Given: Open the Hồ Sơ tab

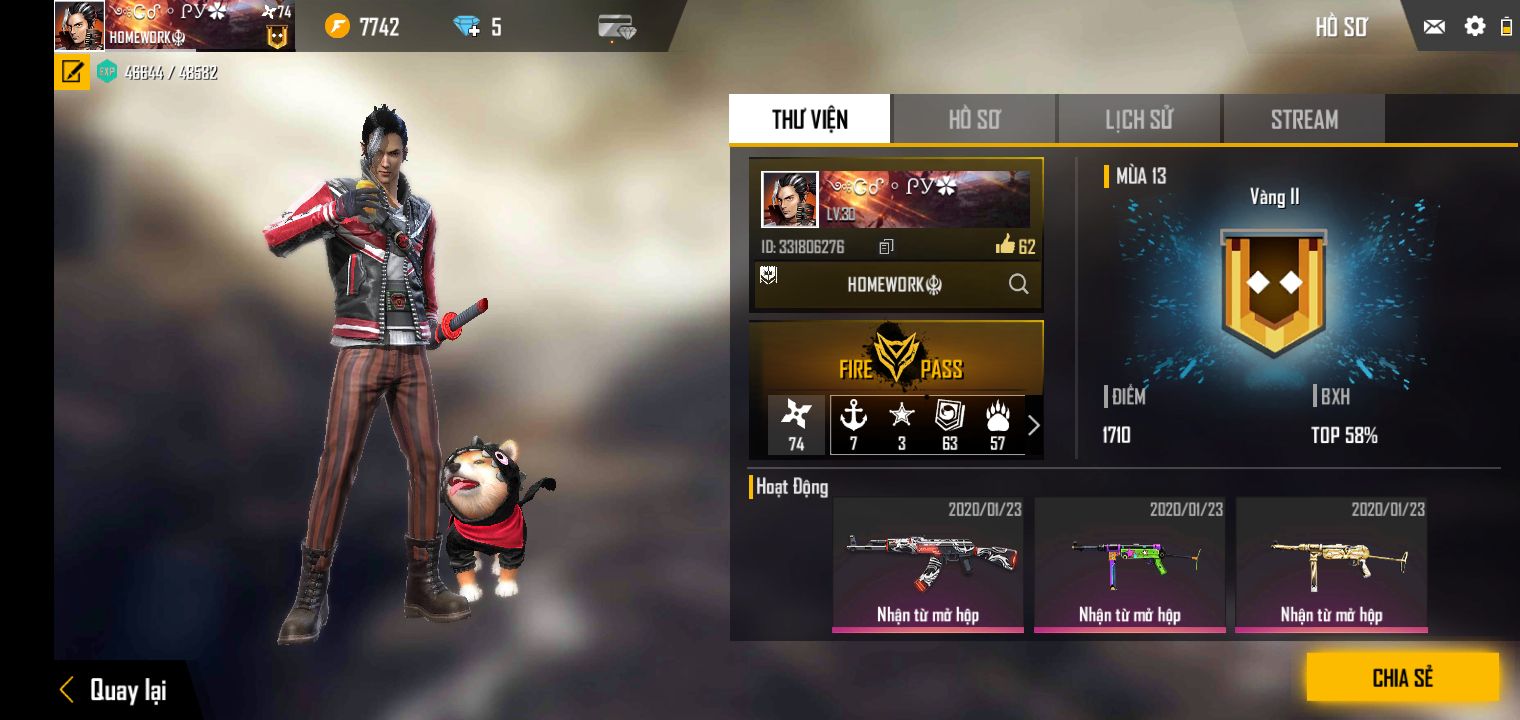Looking at the screenshot, I should 974,120.
